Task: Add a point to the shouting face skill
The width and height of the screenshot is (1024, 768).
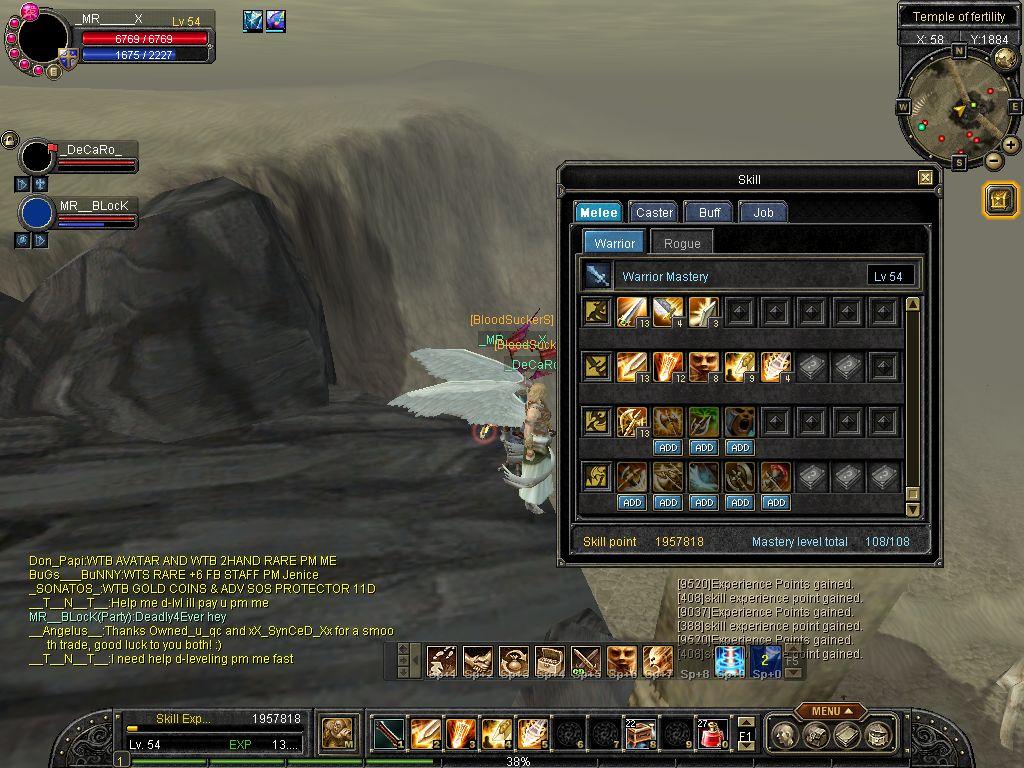Action: click(740, 448)
